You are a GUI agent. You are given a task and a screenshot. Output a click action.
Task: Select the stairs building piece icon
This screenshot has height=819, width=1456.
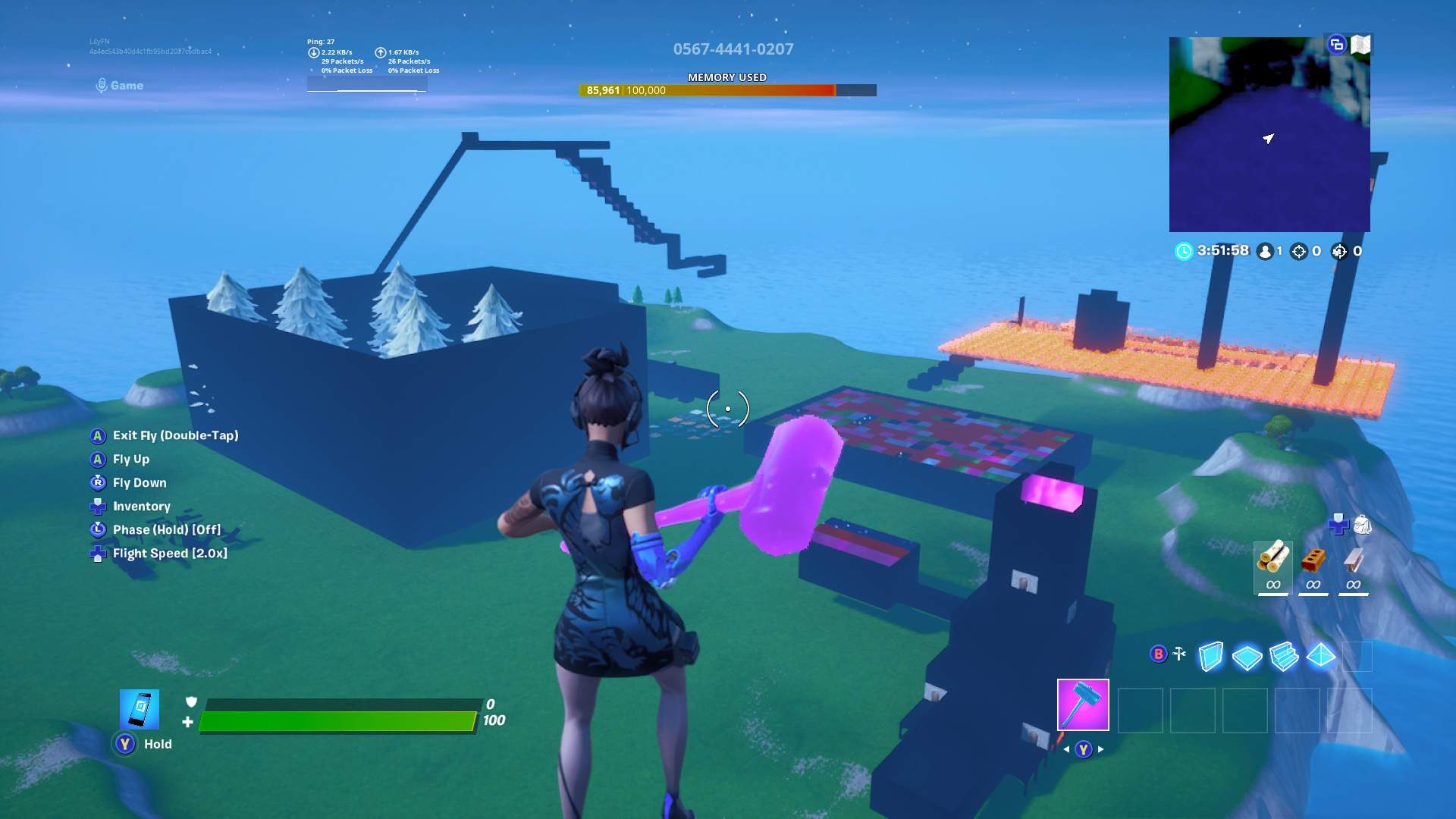click(1285, 654)
